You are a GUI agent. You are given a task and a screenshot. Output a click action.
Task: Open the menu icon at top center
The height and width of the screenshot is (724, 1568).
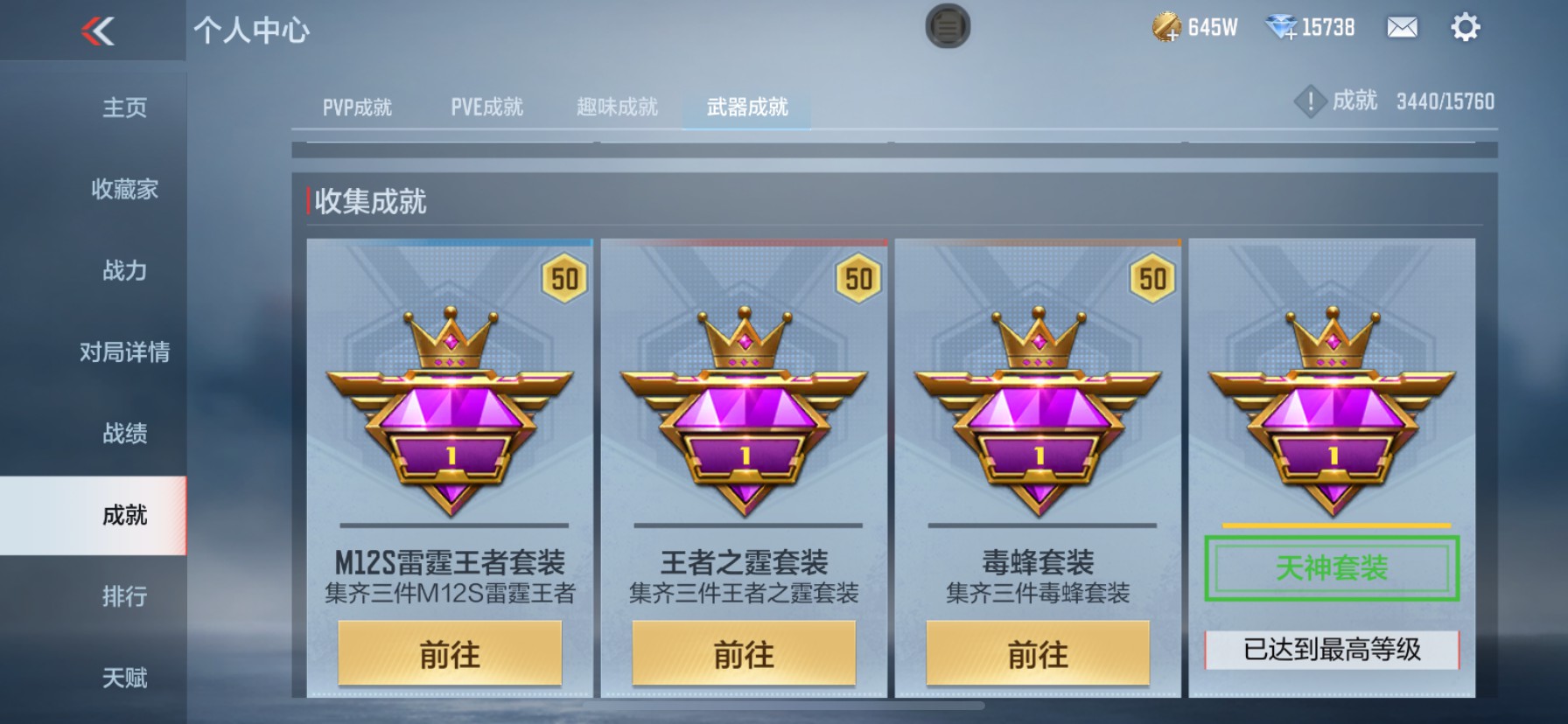[946, 27]
